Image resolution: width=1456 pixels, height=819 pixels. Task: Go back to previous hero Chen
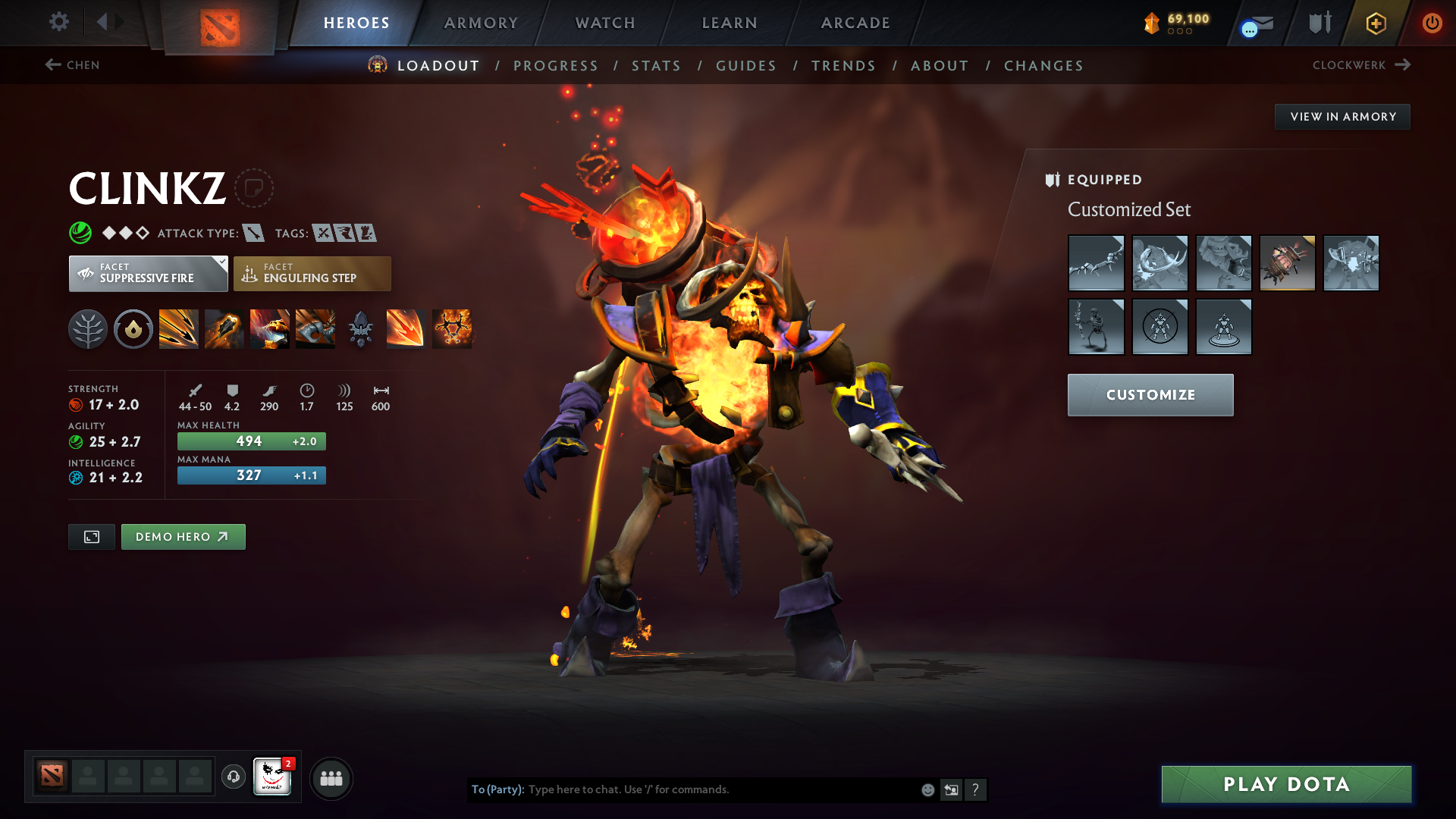(74, 65)
